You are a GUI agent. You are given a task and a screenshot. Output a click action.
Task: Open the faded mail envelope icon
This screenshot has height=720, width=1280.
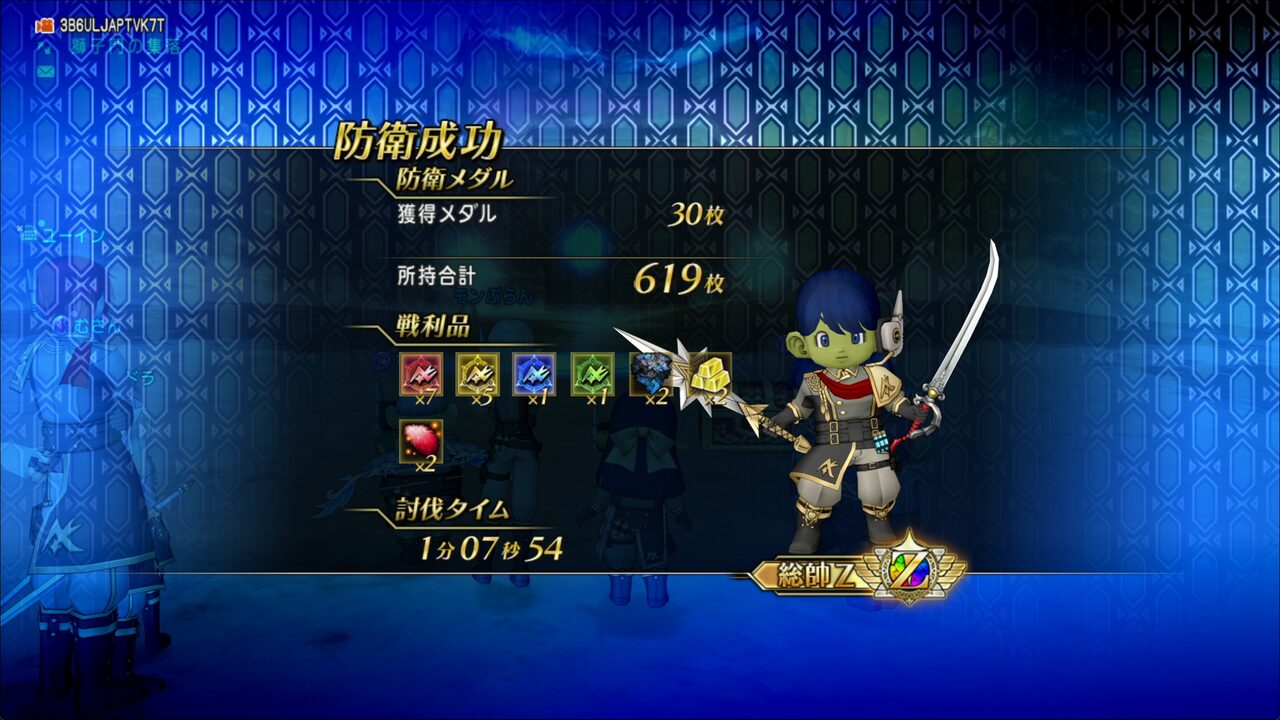(45, 72)
